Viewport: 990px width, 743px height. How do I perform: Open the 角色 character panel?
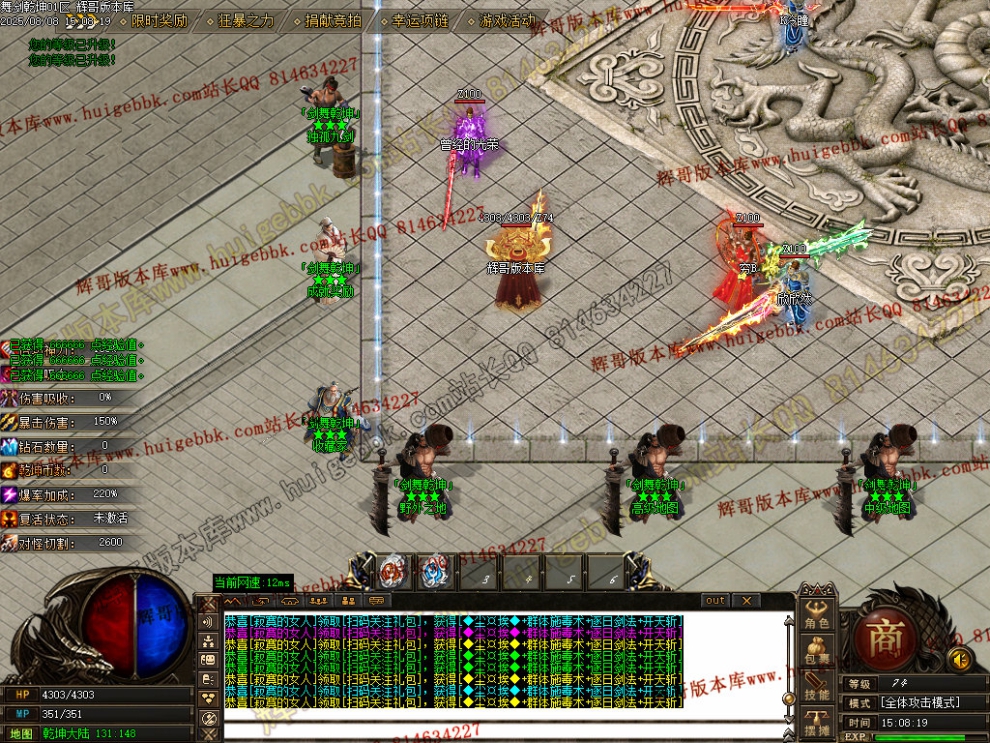[817, 615]
